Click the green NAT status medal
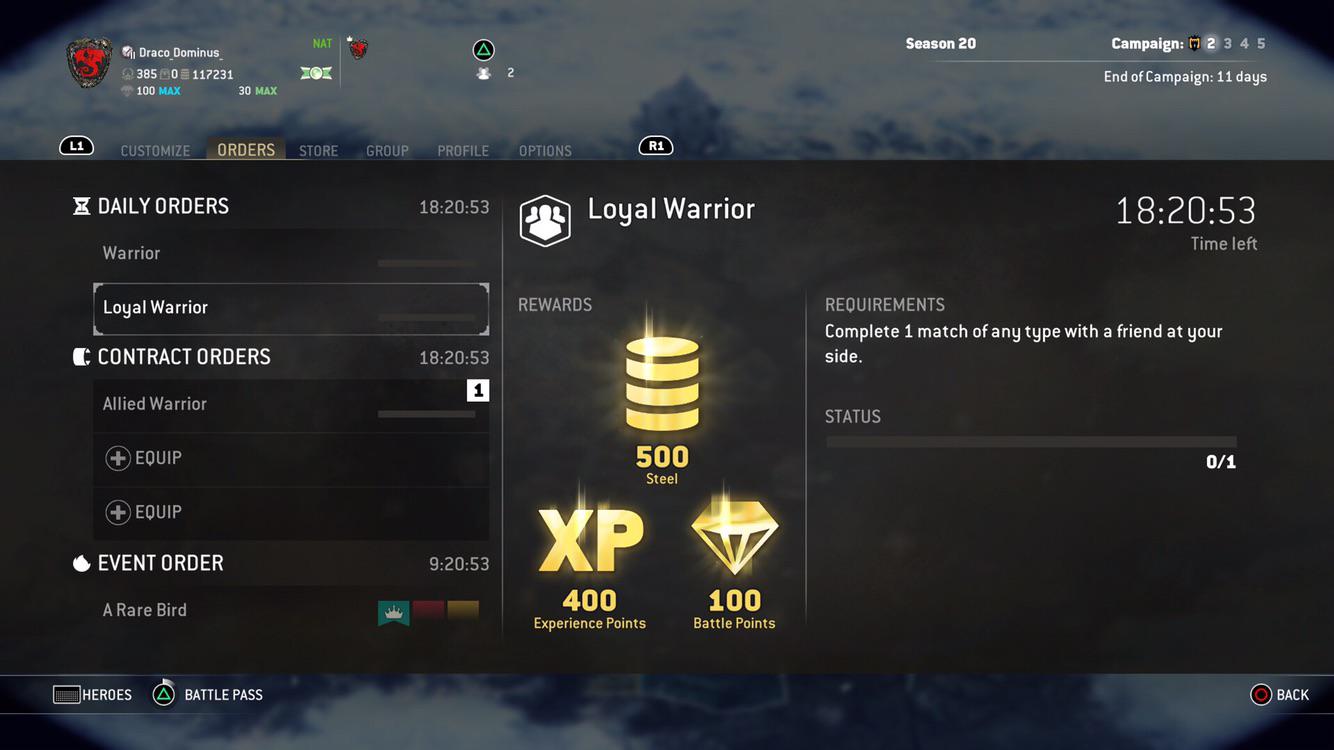Screen dimensions: 1334x750 316,71
